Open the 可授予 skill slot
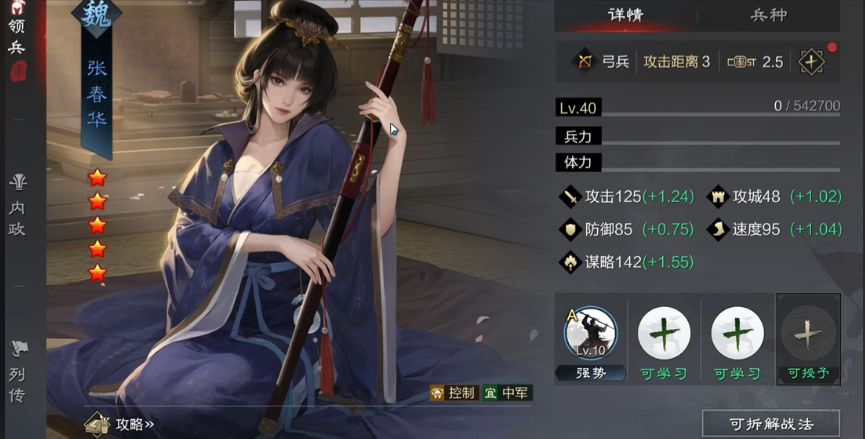This screenshot has height=439, width=865. 808,340
